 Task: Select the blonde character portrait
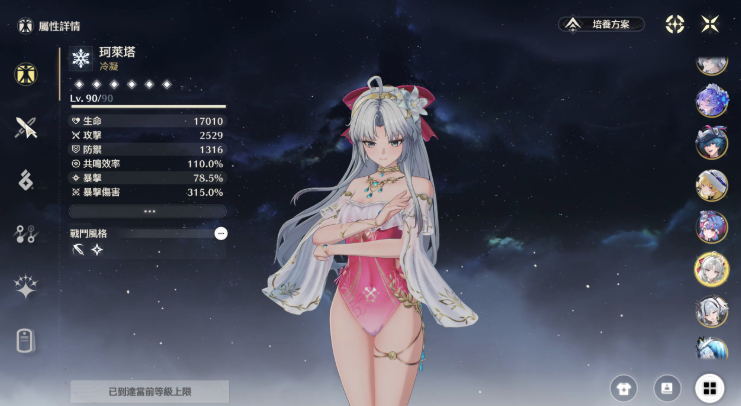[711, 185]
